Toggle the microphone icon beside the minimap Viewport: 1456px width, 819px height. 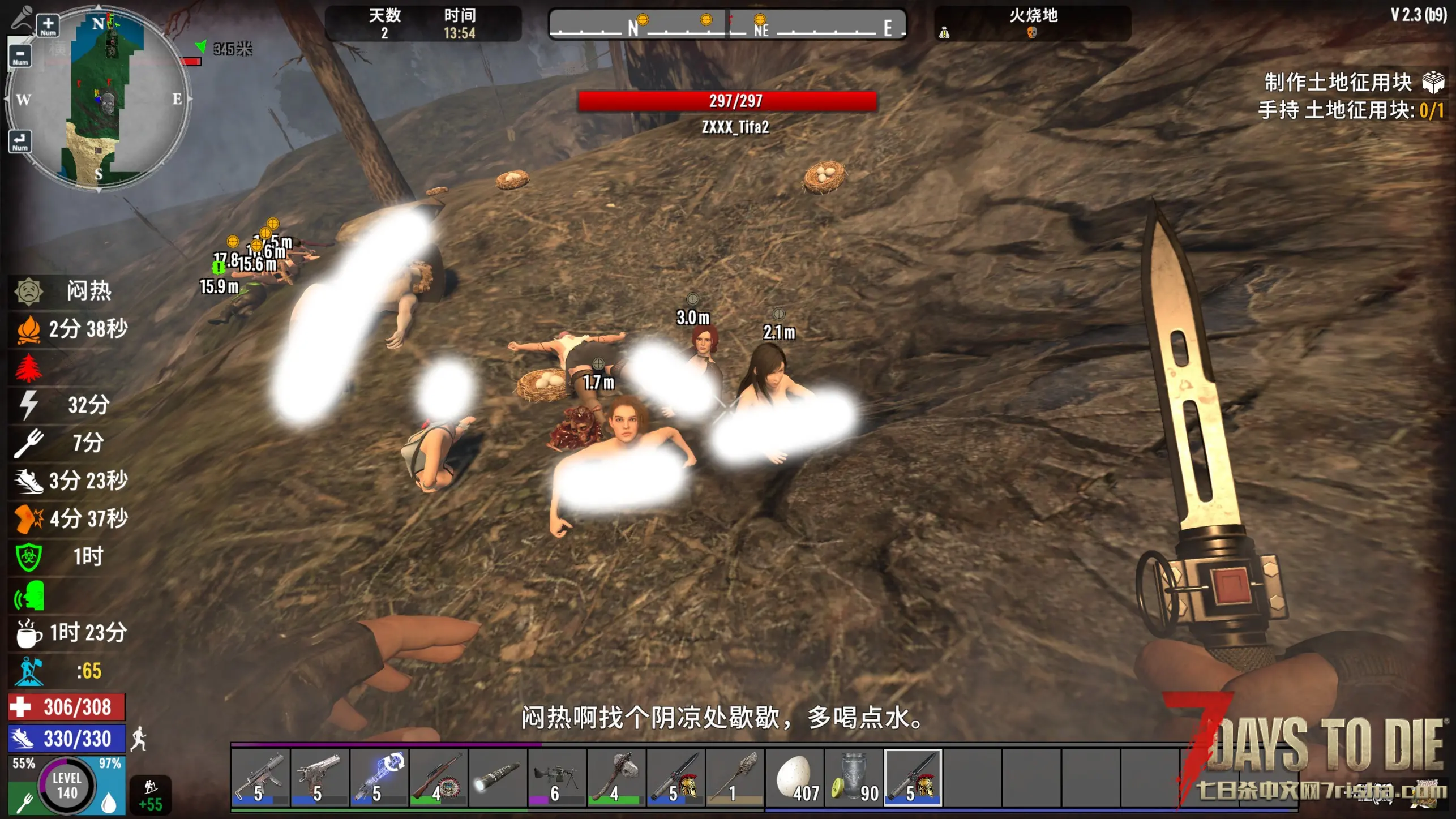22,17
